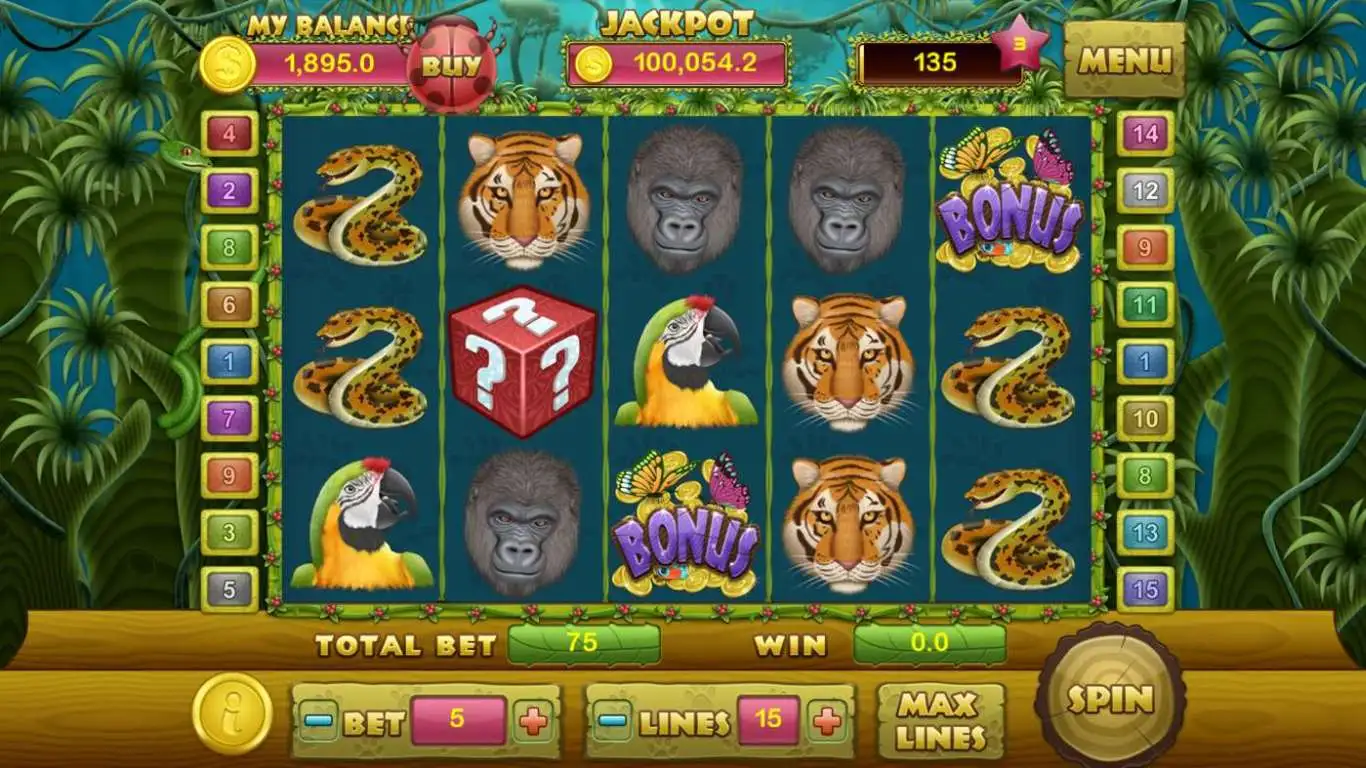Show payline 15 marker
1366x768 pixels.
[x=1145, y=590]
